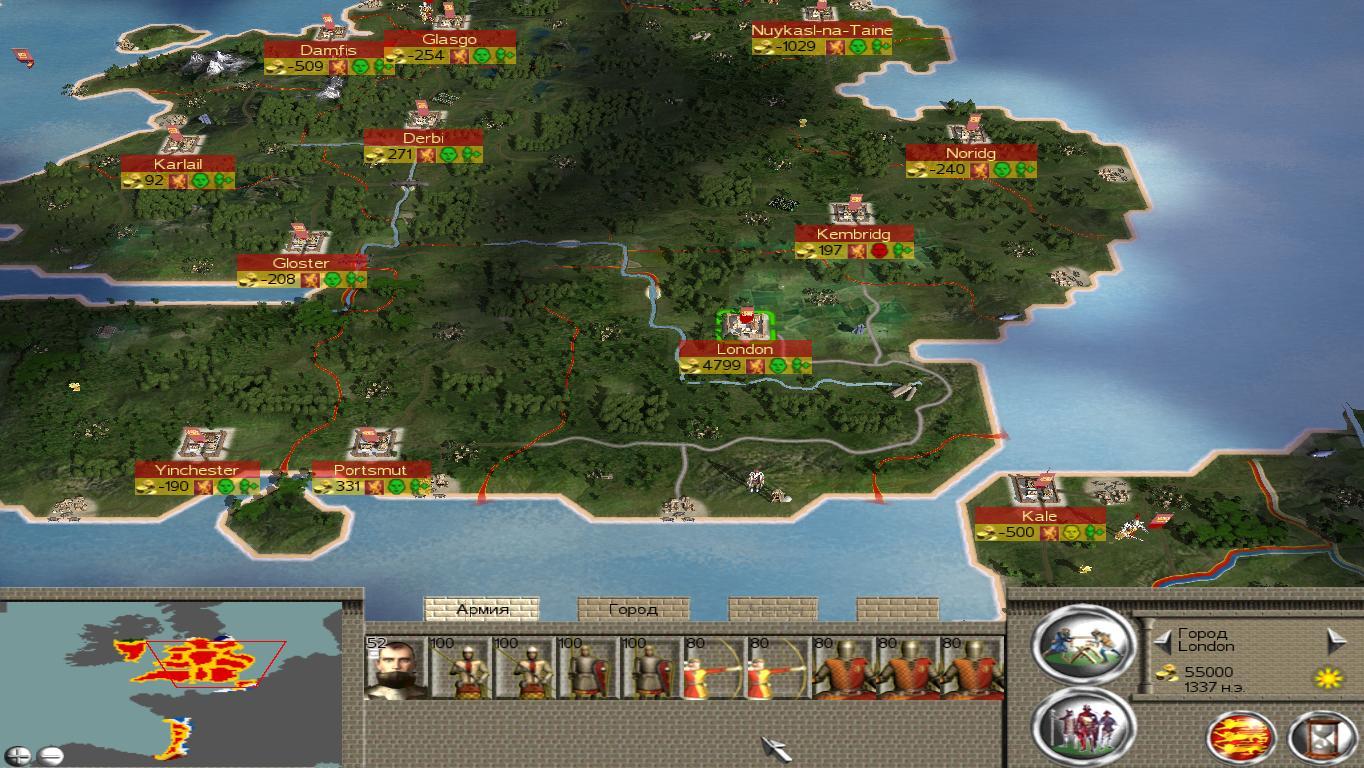Go to previous settlement with left arrow
The image size is (1364, 768).
[x=1161, y=640]
